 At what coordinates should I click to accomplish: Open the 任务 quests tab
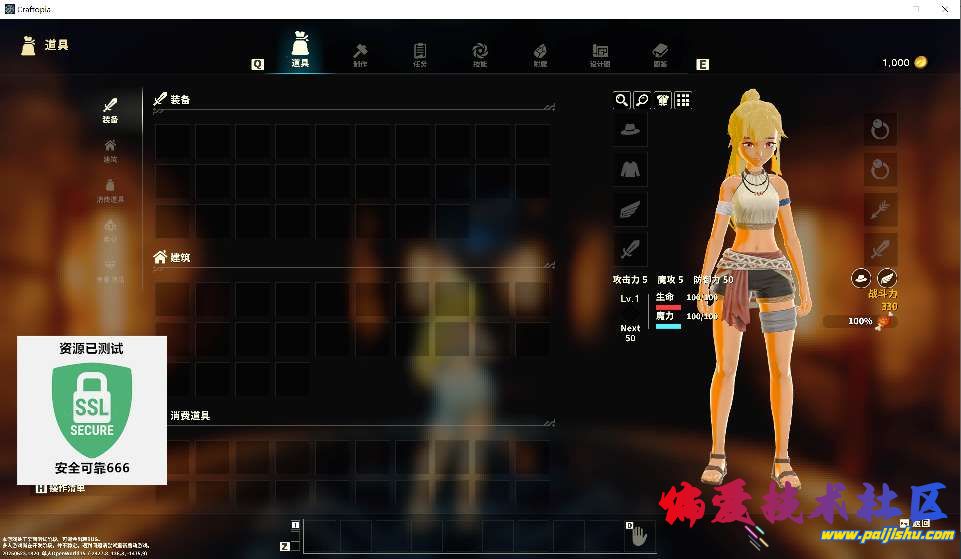(x=420, y=54)
